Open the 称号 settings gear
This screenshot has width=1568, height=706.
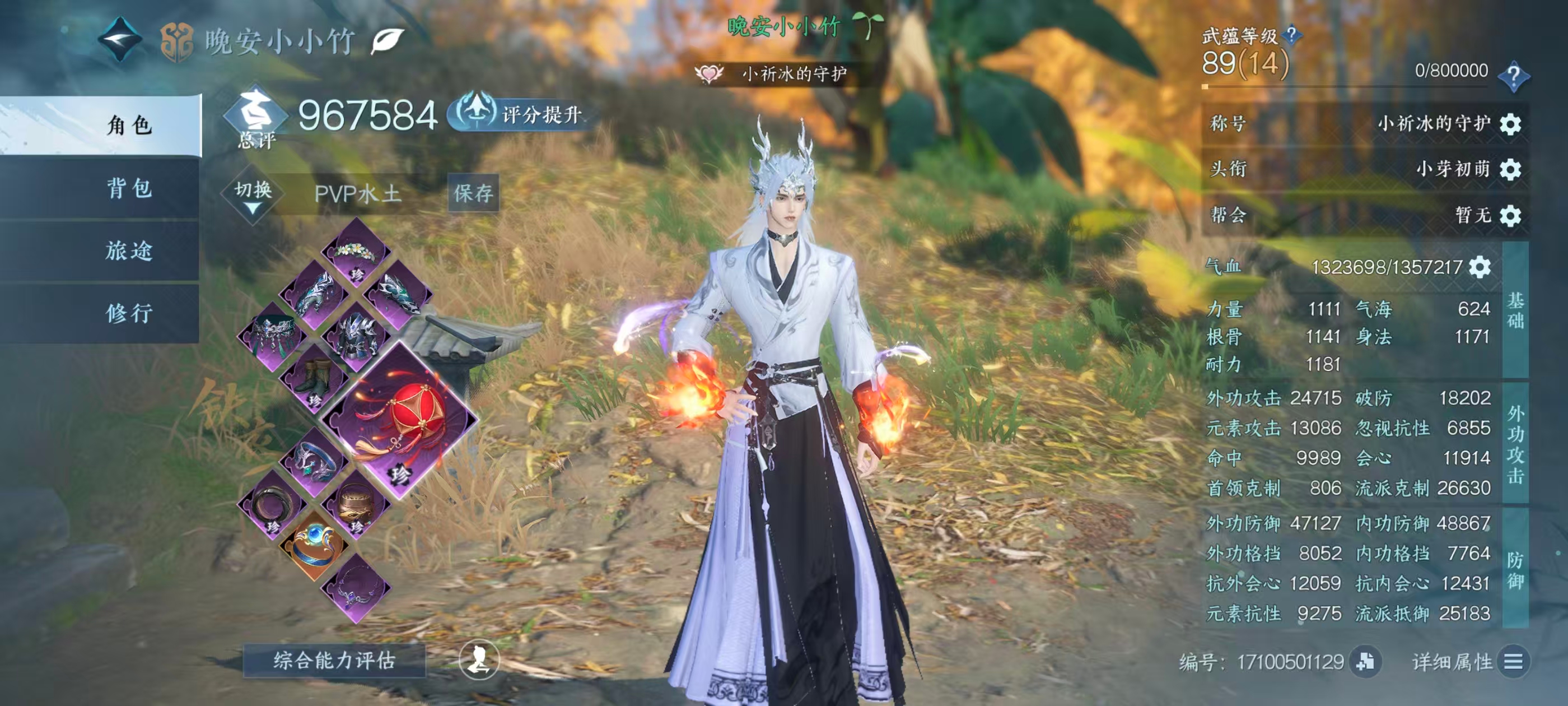coord(1510,124)
